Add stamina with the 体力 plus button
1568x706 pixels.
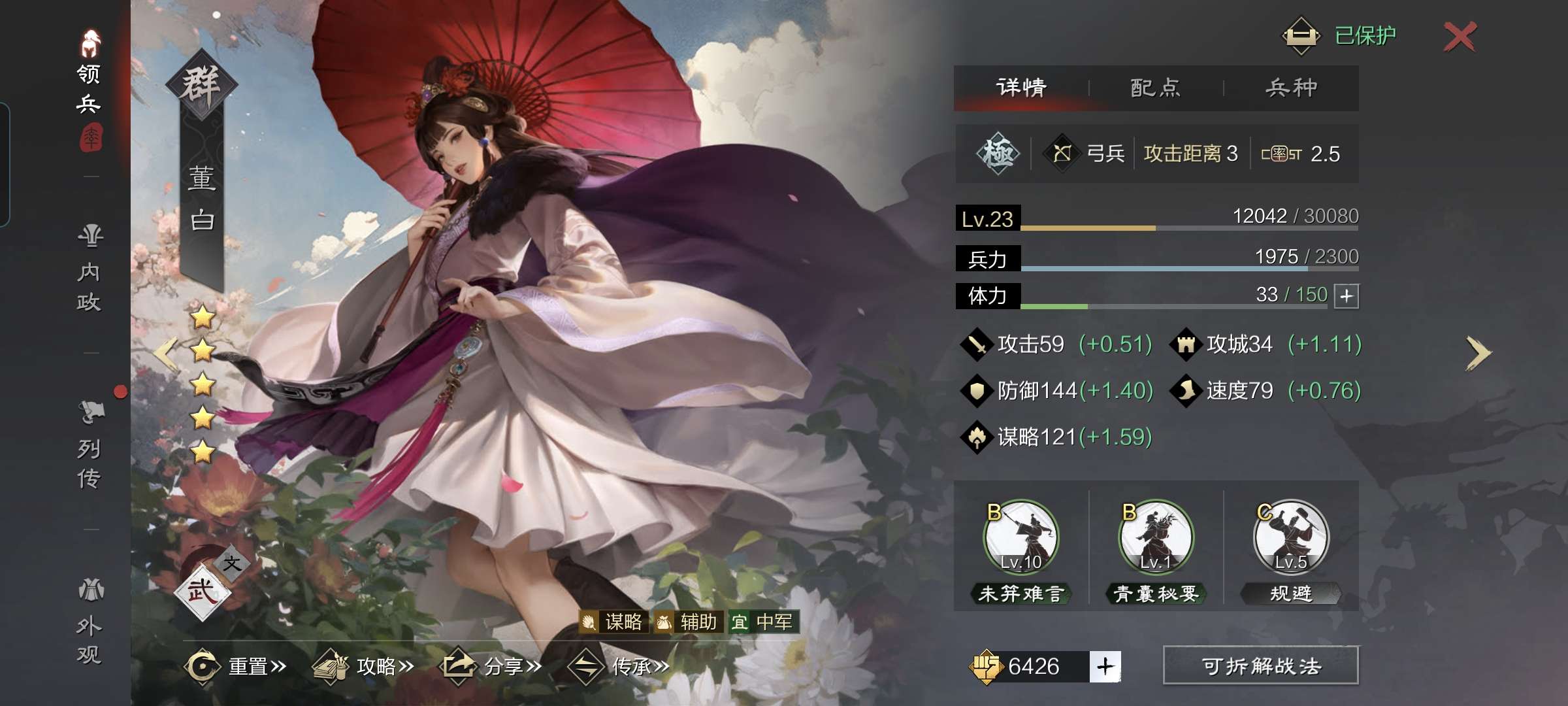[x=1347, y=296]
